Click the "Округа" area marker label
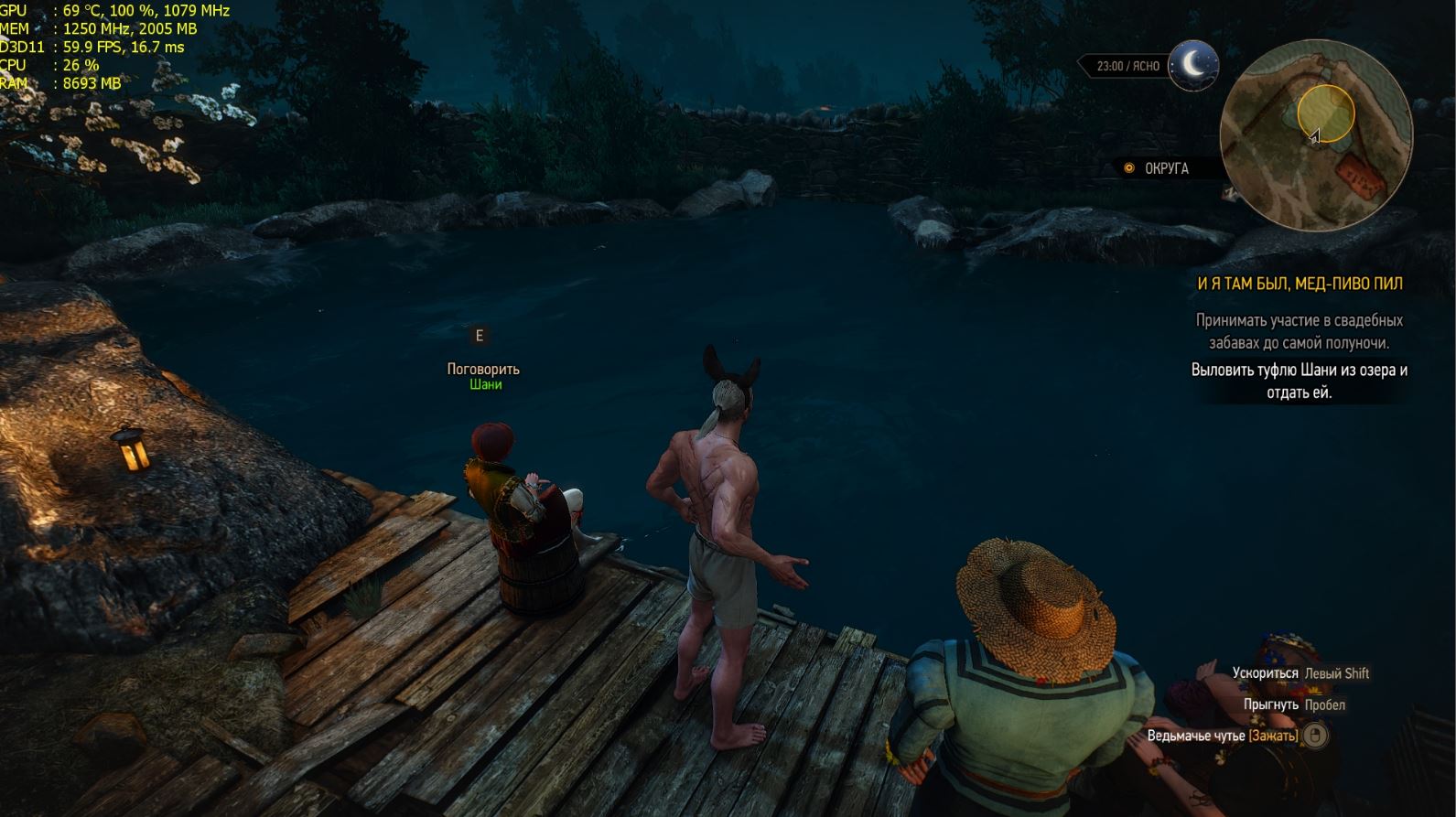1456x817 pixels. [x=1166, y=168]
